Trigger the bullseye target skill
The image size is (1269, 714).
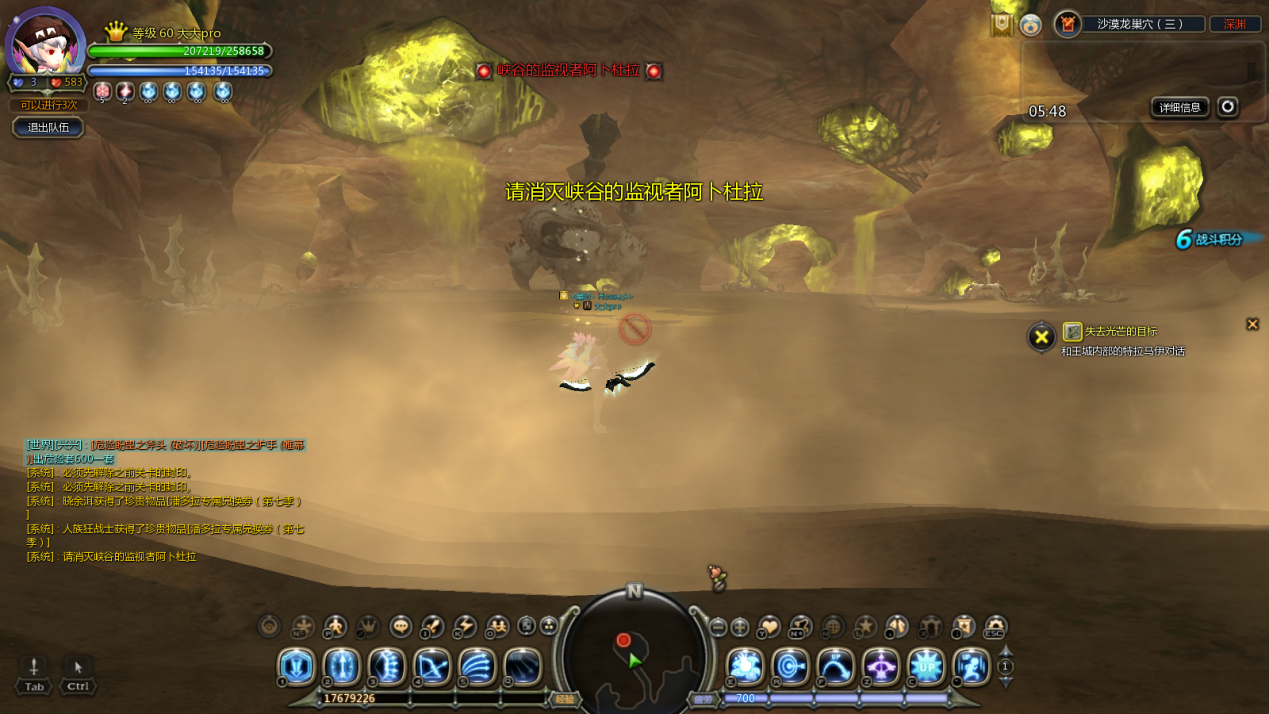[x=790, y=666]
